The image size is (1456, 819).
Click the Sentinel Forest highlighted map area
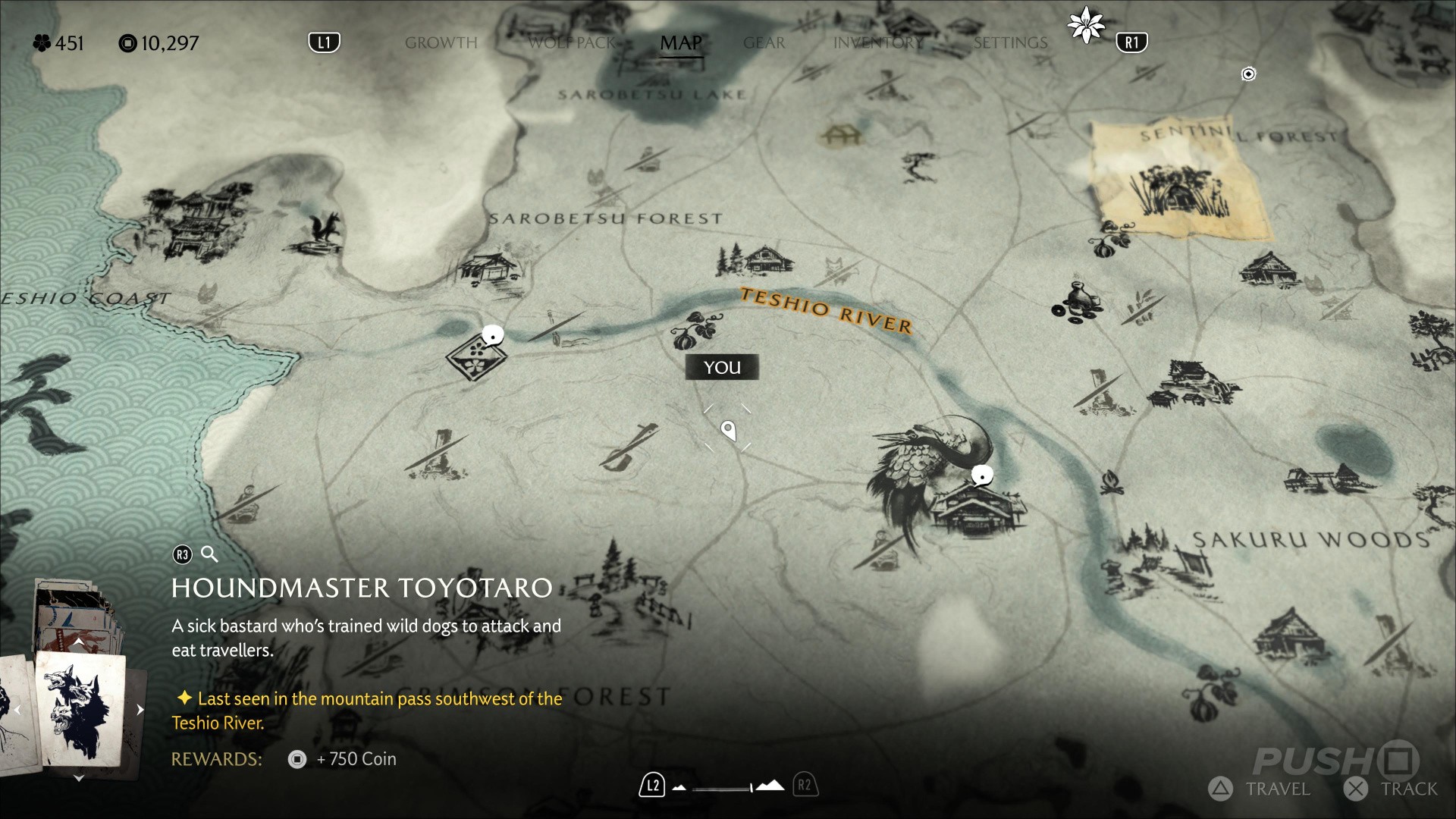tap(1178, 182)
